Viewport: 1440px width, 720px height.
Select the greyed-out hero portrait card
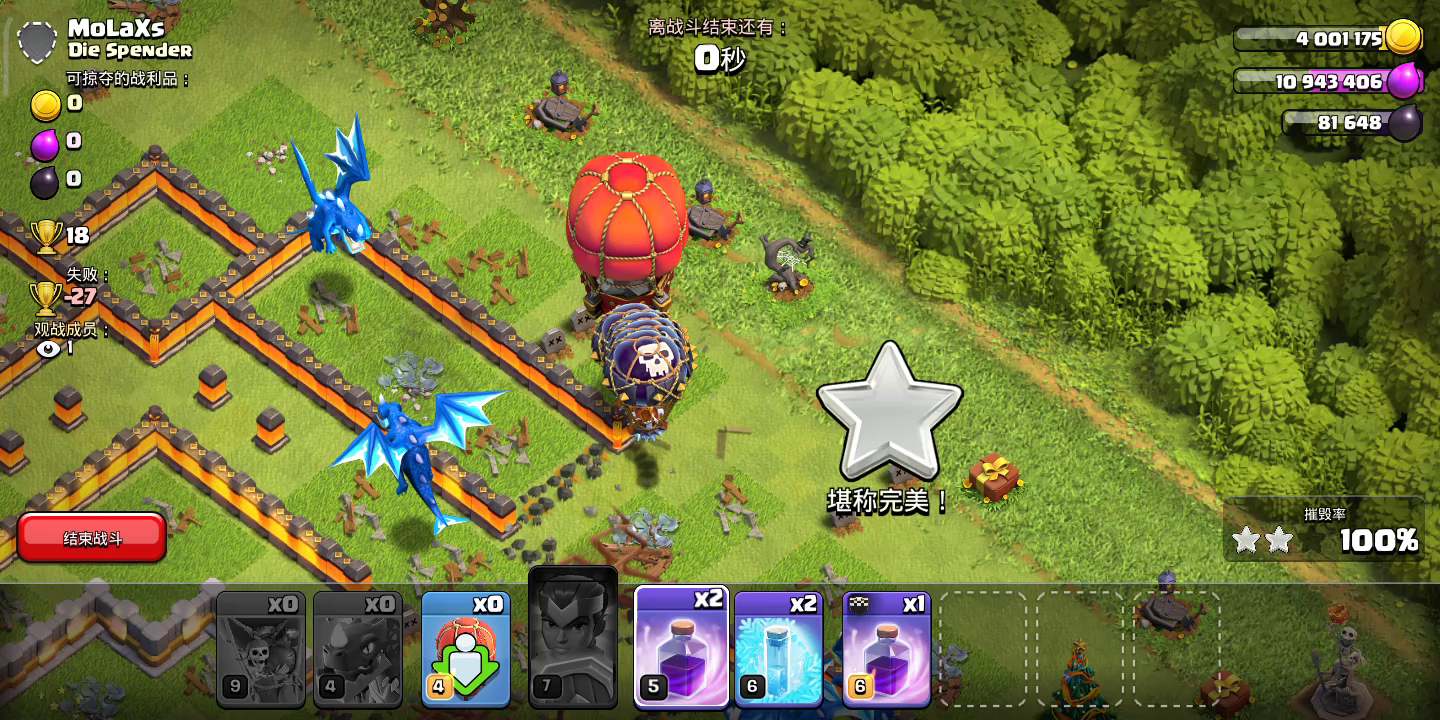[573, 638]
